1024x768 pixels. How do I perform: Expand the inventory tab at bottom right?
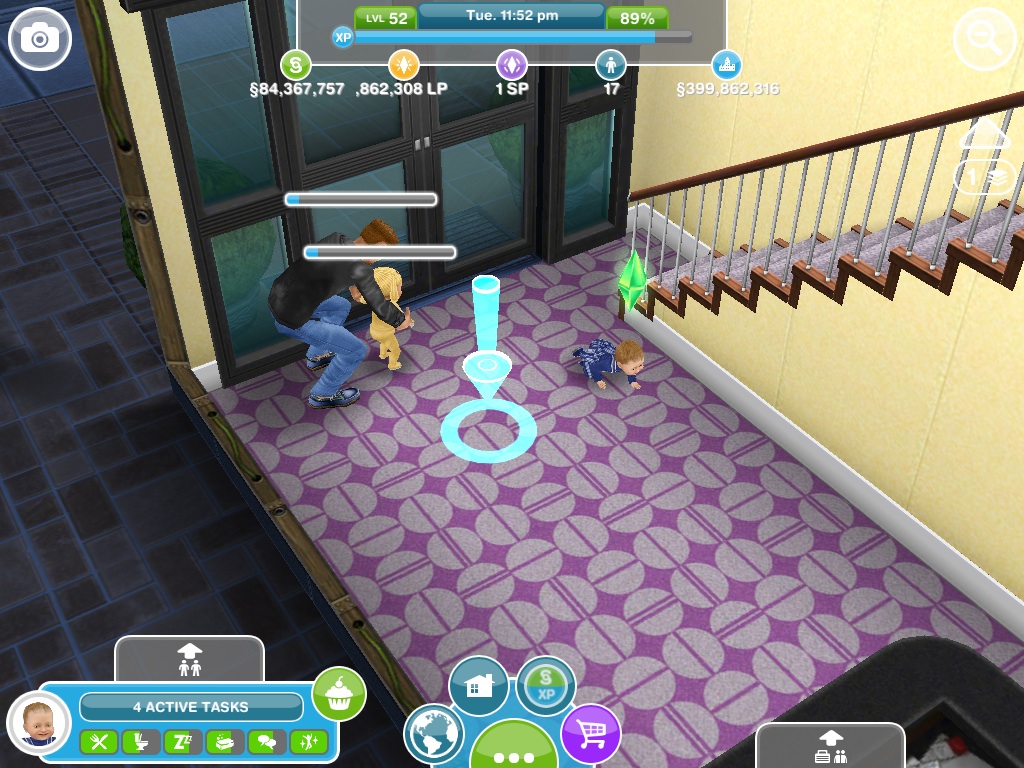[830, 747]
